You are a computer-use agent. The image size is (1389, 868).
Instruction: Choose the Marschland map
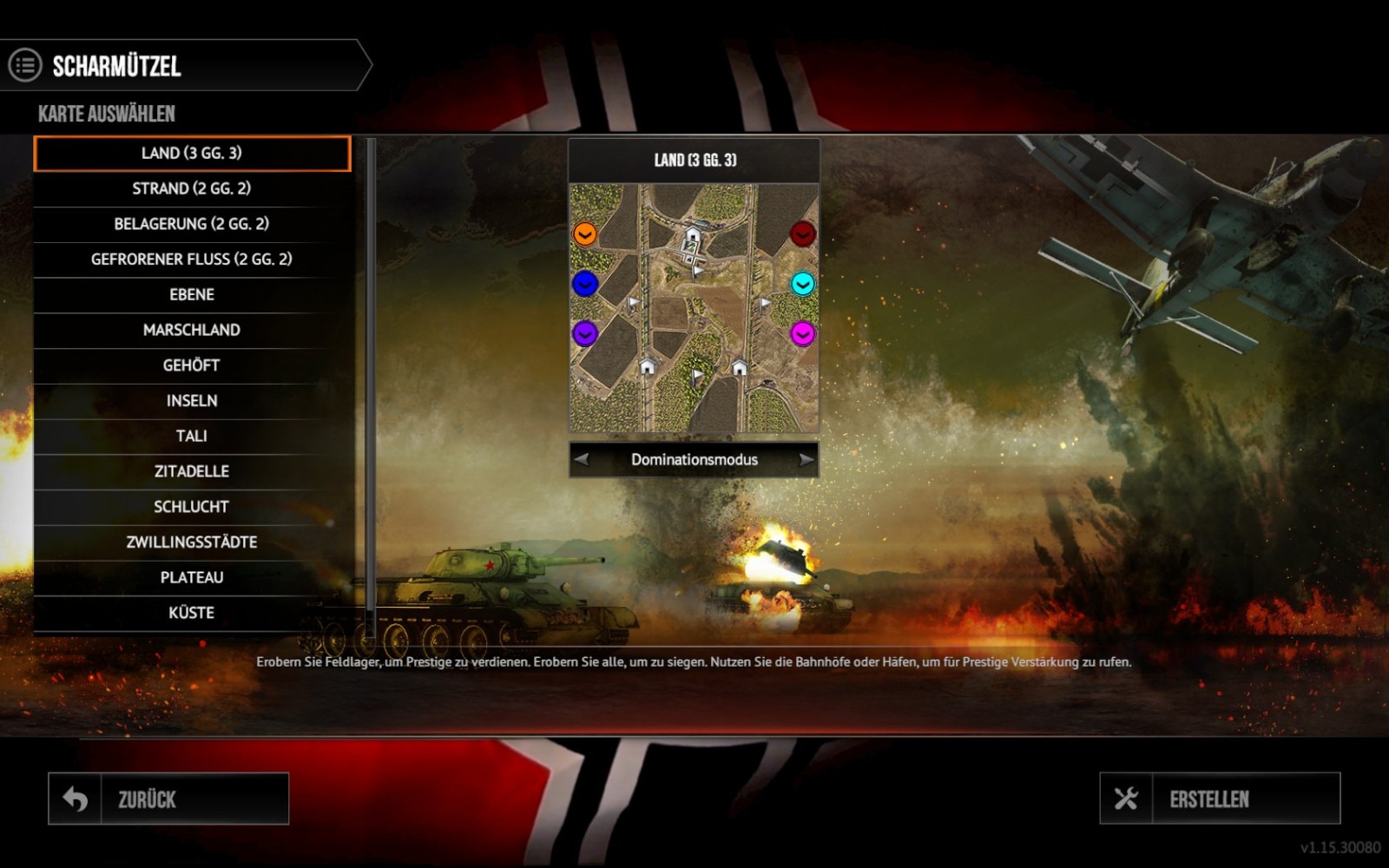(192, 330)
